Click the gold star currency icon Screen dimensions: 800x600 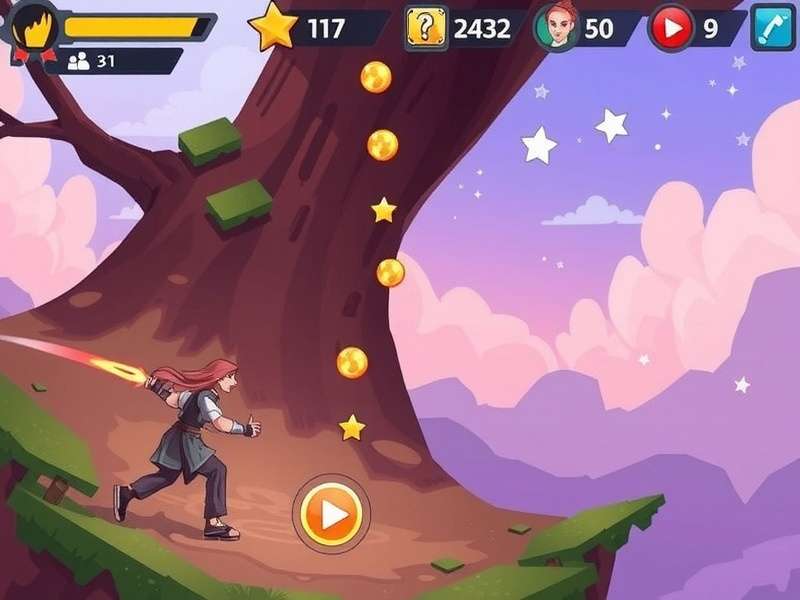(x=273, y=27)
